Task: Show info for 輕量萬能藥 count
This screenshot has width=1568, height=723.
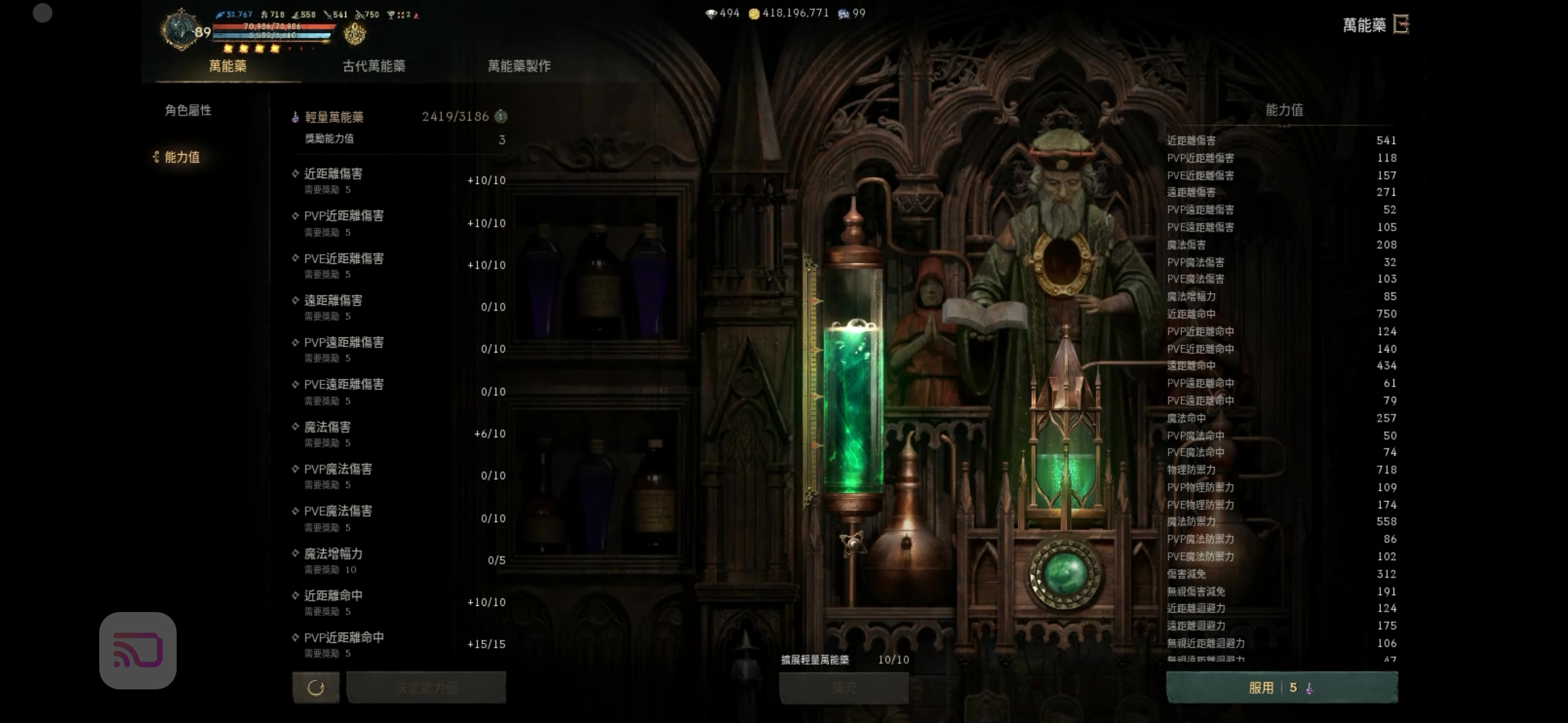Action: coord(500,116)
